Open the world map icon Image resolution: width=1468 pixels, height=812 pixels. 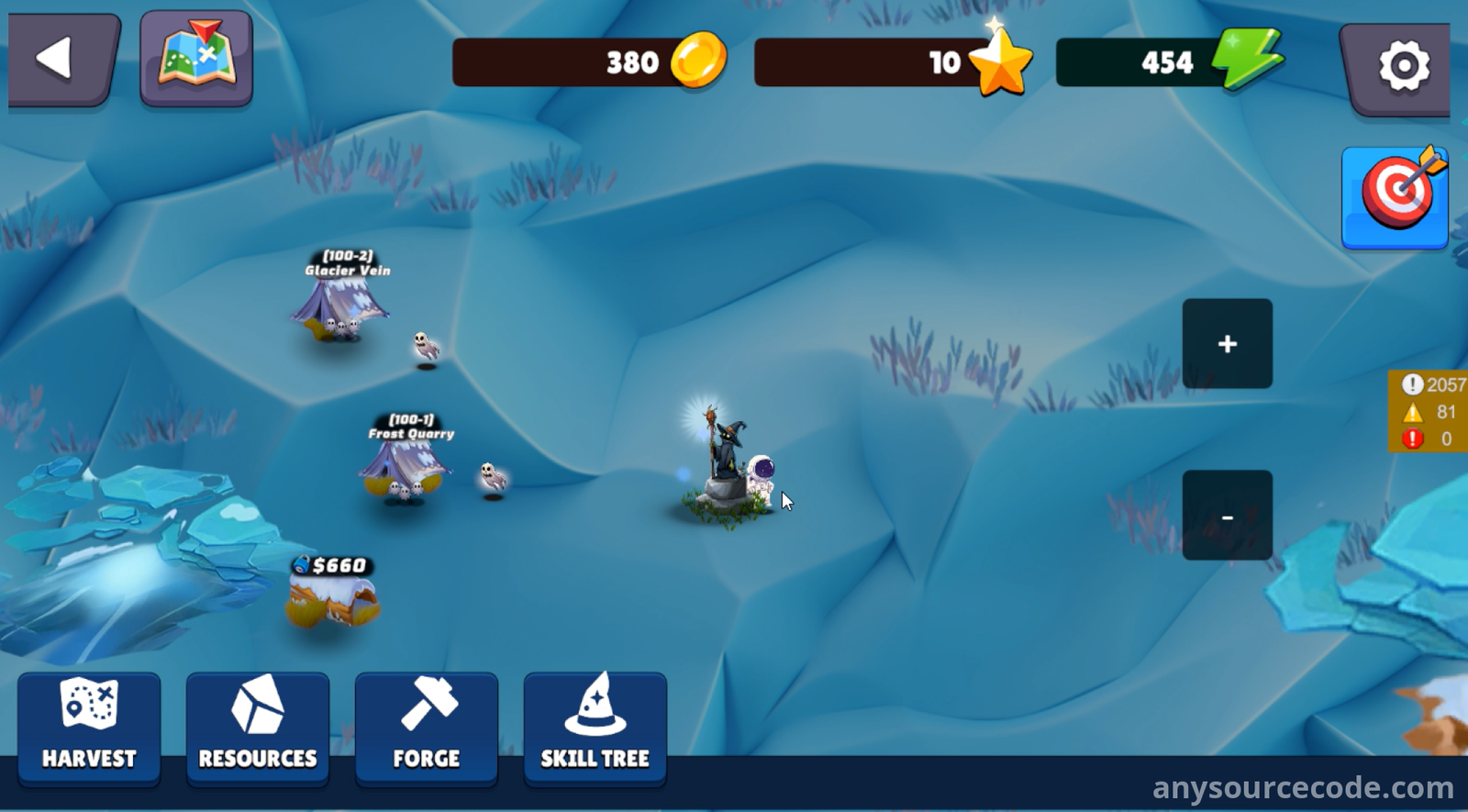click(x=196, y=58)
